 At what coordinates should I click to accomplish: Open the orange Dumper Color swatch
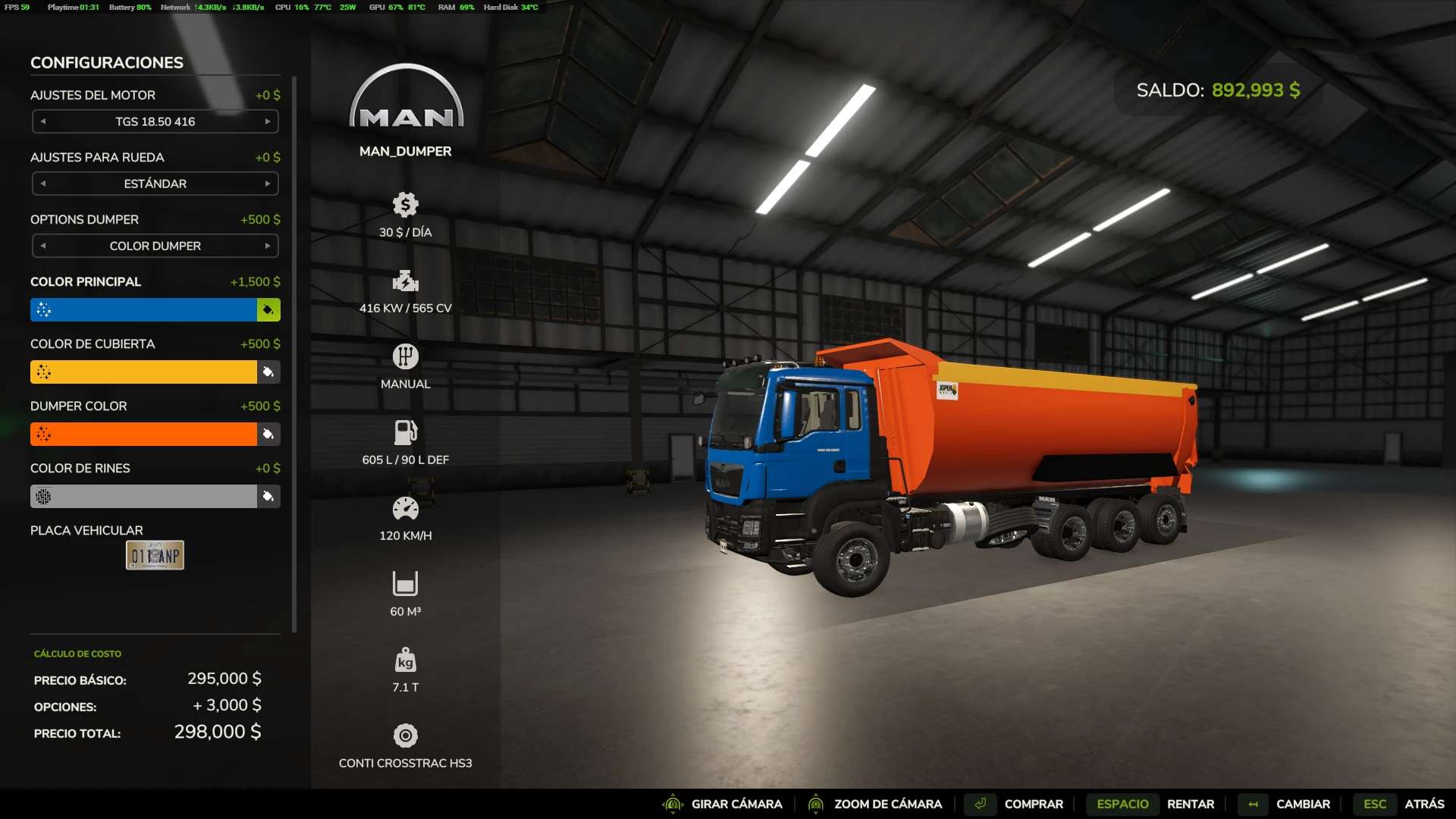pos(143,434)
